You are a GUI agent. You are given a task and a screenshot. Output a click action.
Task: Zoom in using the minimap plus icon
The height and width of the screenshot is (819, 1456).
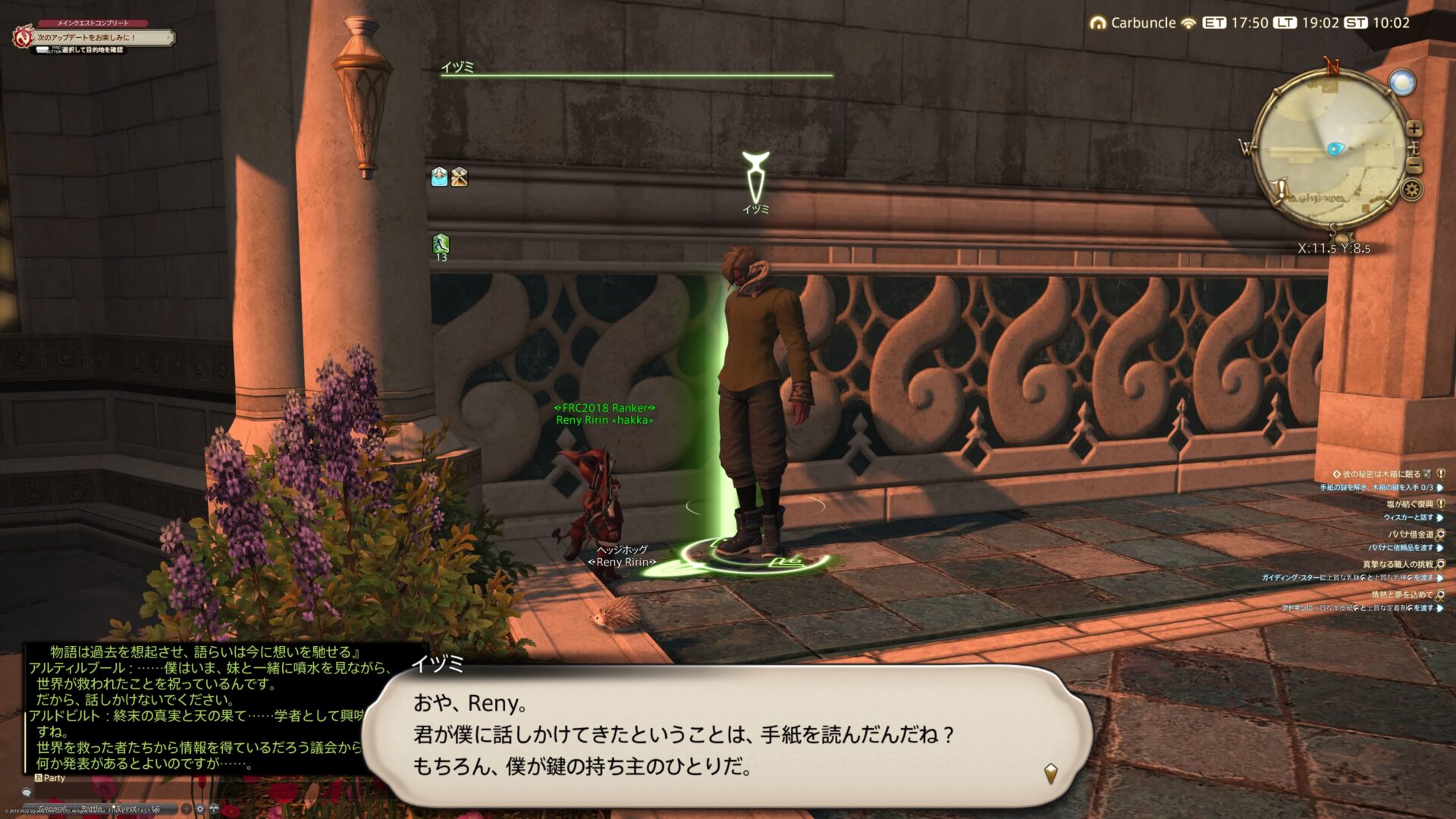click(x=1413, y=128)
